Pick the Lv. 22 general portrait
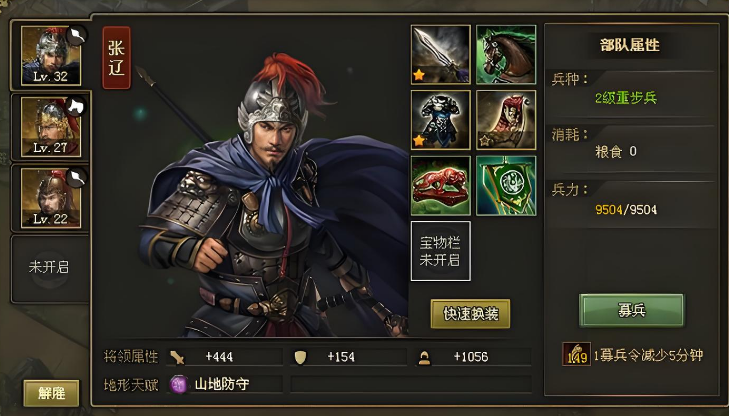This screenshot has width=729, height=416. [51, 198]
